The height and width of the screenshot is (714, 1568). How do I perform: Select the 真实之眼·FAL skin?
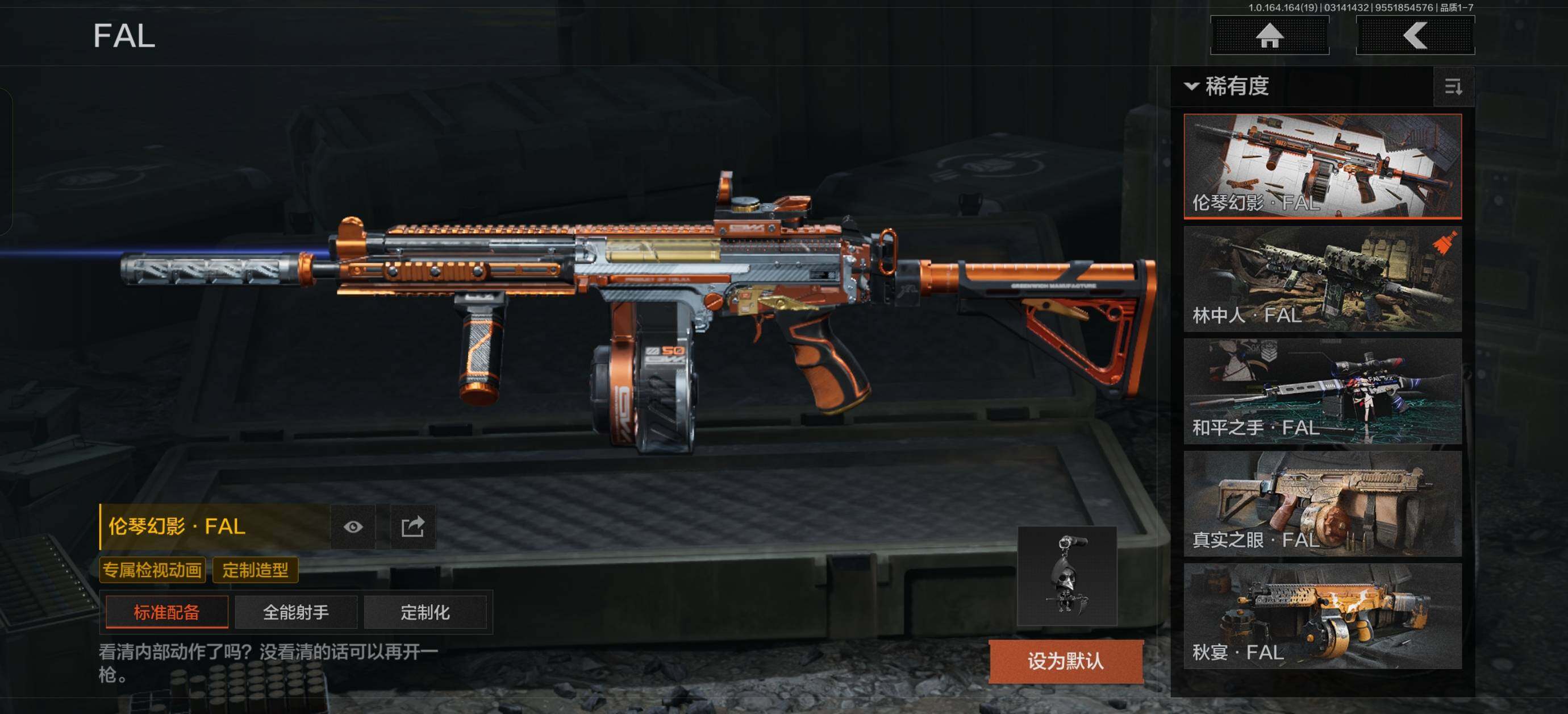click(1322, 503)
